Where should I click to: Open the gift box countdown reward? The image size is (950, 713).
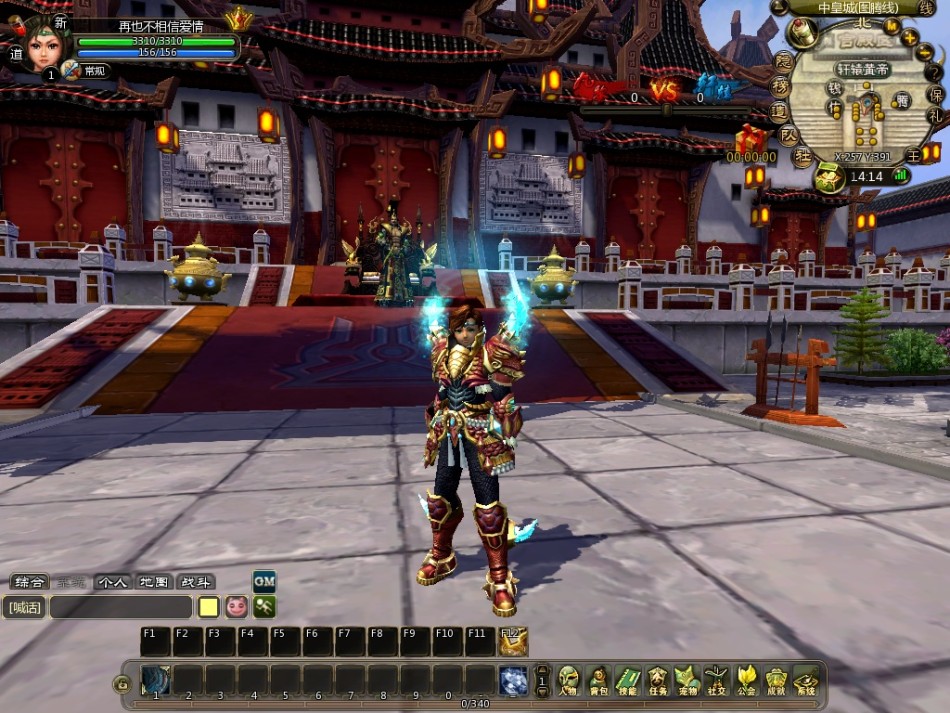(x=750, y=139)
